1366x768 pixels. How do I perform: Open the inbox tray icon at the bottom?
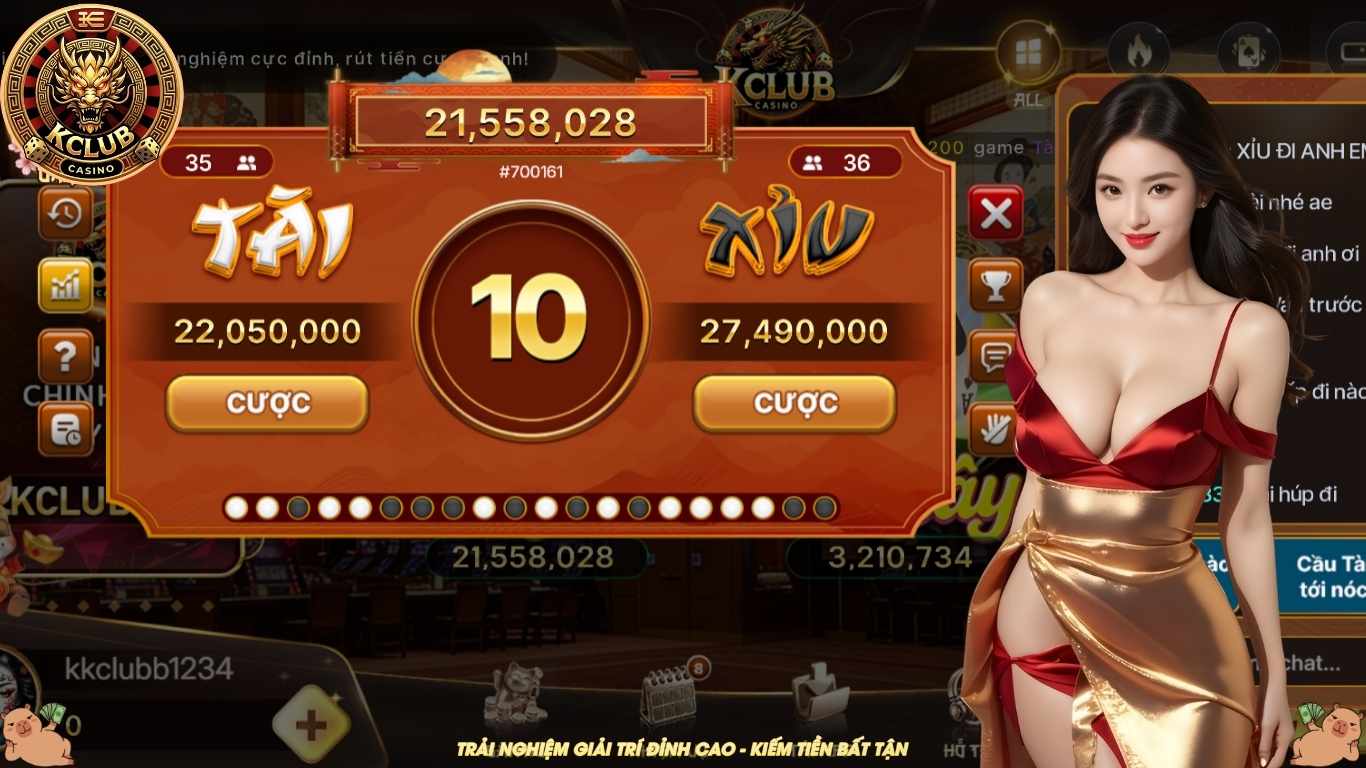coord(818,692)
